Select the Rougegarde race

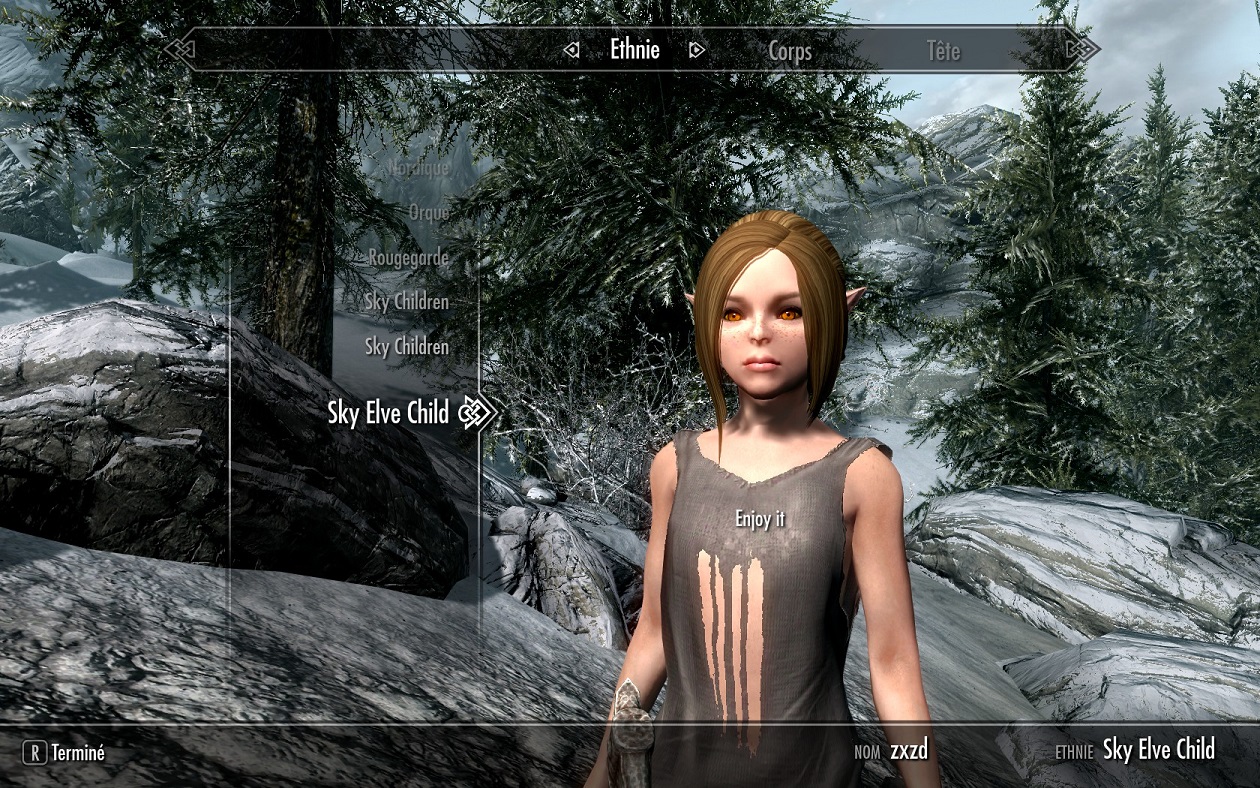tap(408, 257)
